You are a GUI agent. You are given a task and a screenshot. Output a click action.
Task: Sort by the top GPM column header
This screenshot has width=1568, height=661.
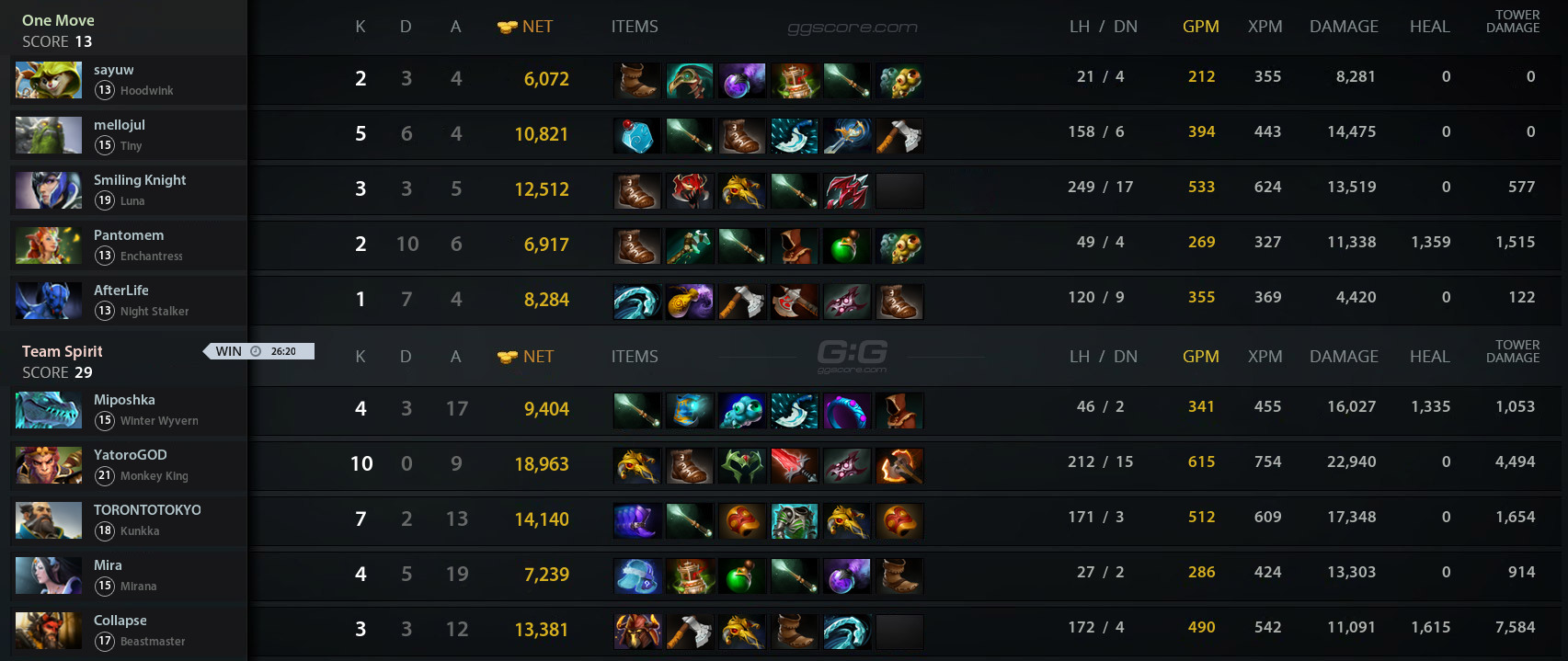(x=1200, y=27)
